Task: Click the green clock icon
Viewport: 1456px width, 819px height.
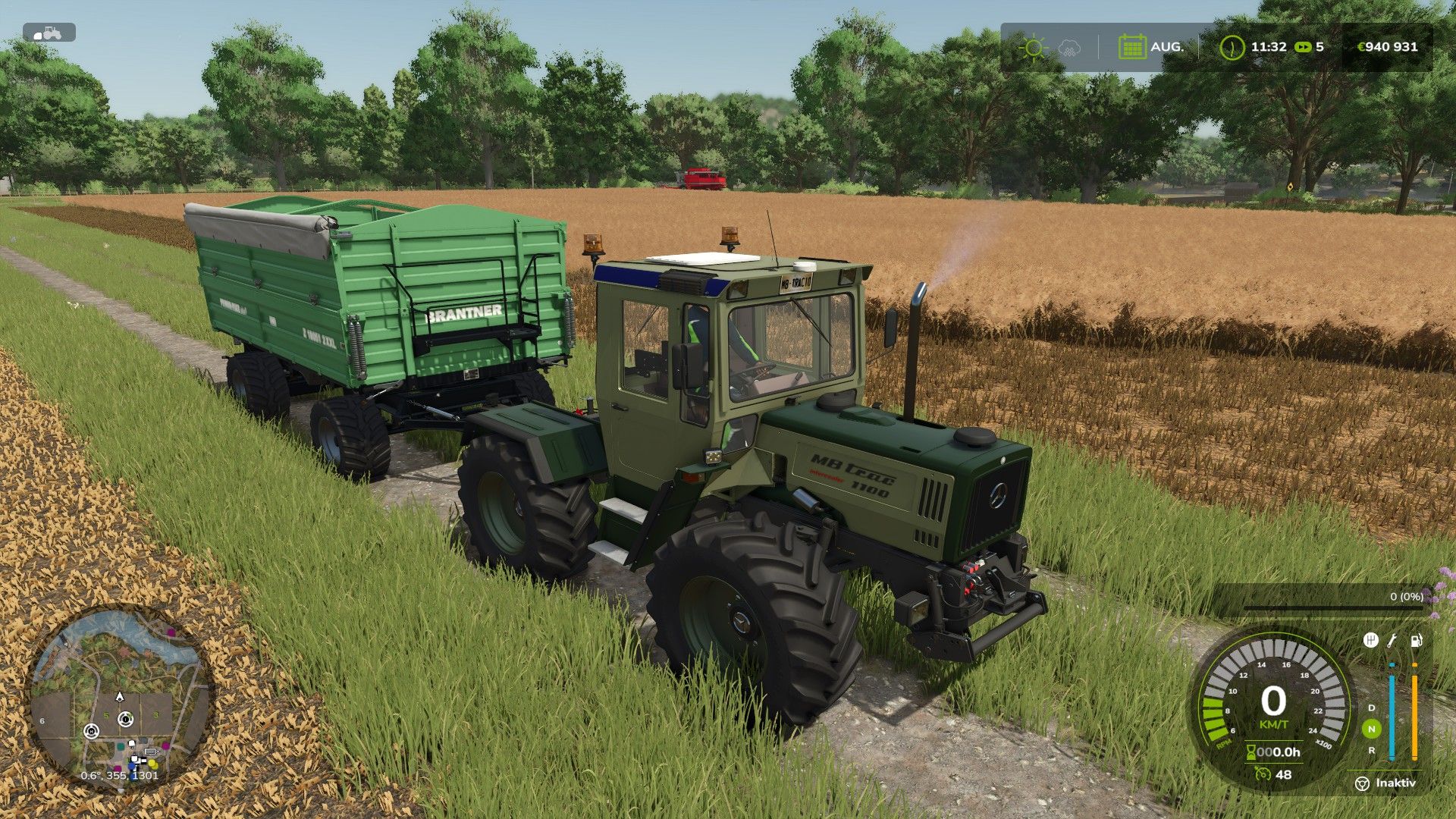Action: (x=1232, y=47)
